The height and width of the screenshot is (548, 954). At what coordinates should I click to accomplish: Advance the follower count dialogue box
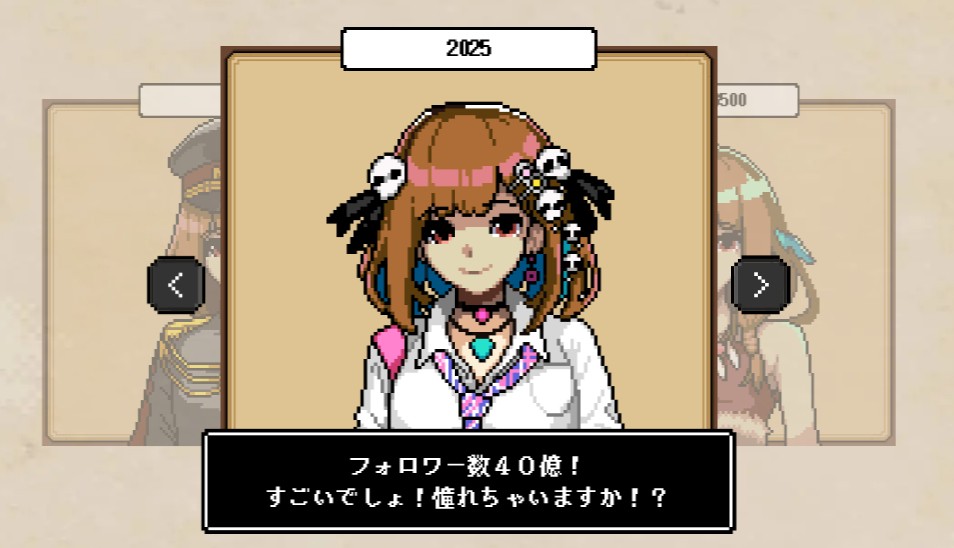[468, 481]
